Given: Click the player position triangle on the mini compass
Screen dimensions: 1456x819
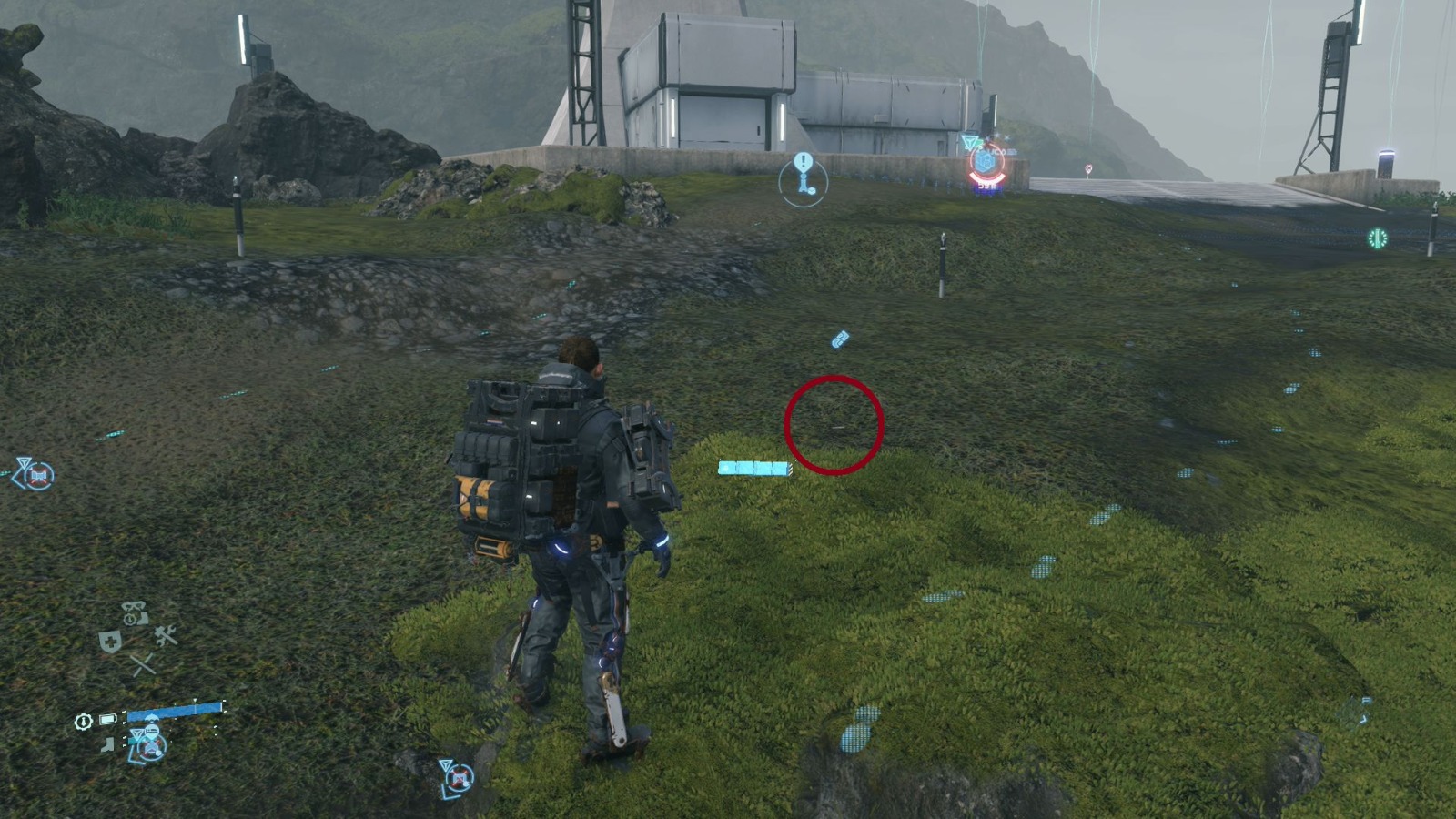Looking at the screenshot, I should (x=138, y=733).
